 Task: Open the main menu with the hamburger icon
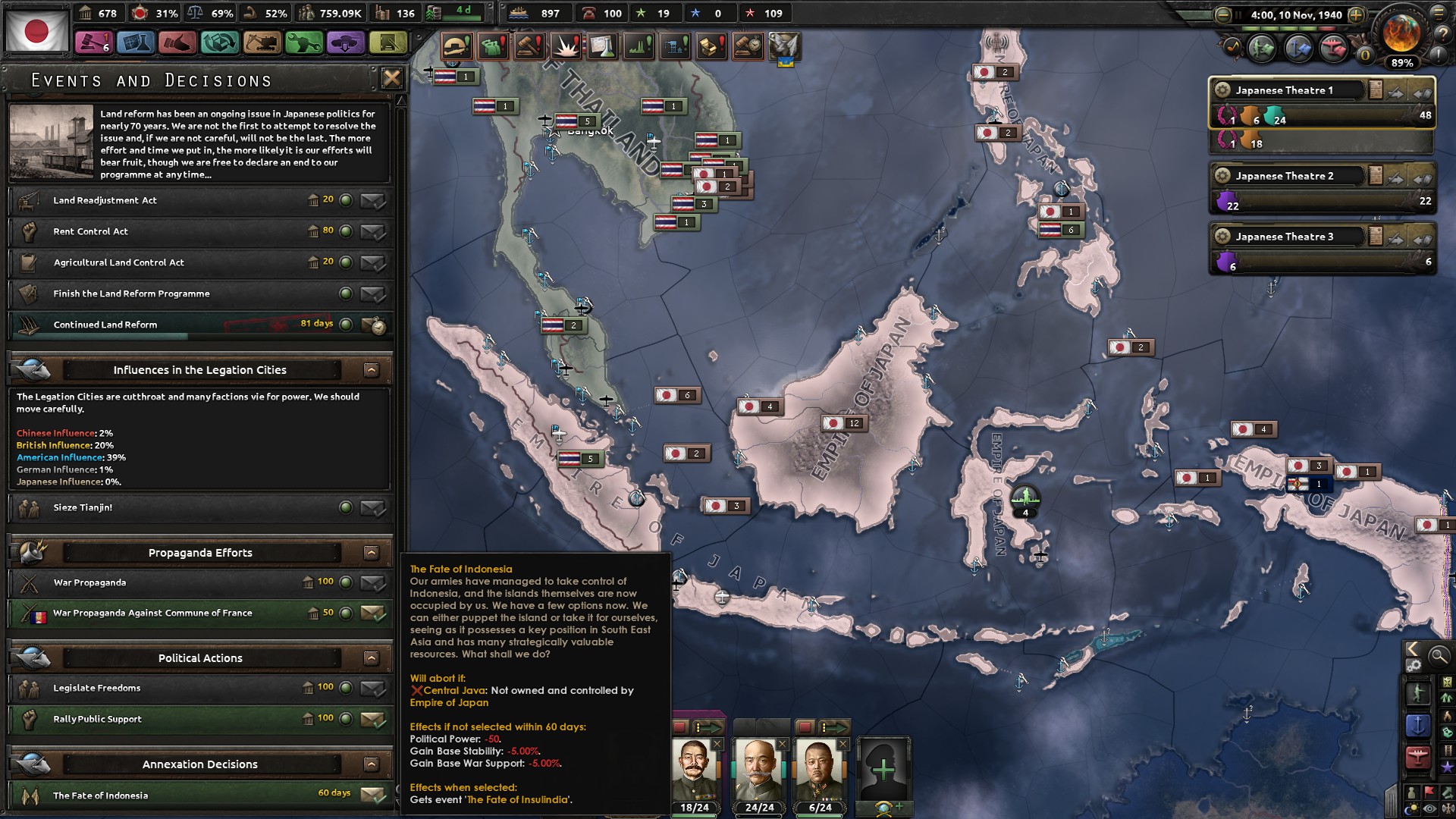[x=1439, y=14]
